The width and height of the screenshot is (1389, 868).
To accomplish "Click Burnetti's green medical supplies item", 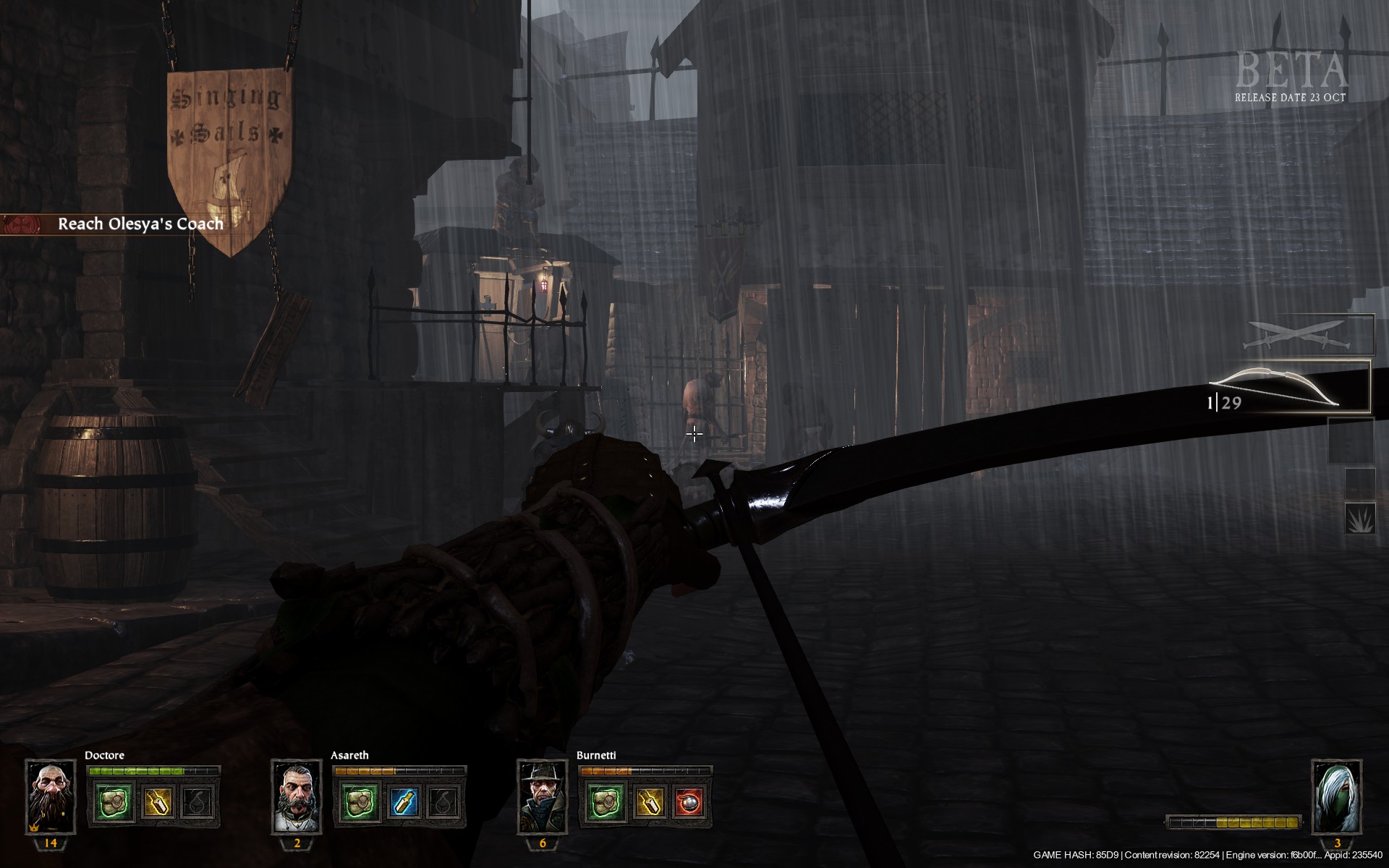I will pos(606,804).
